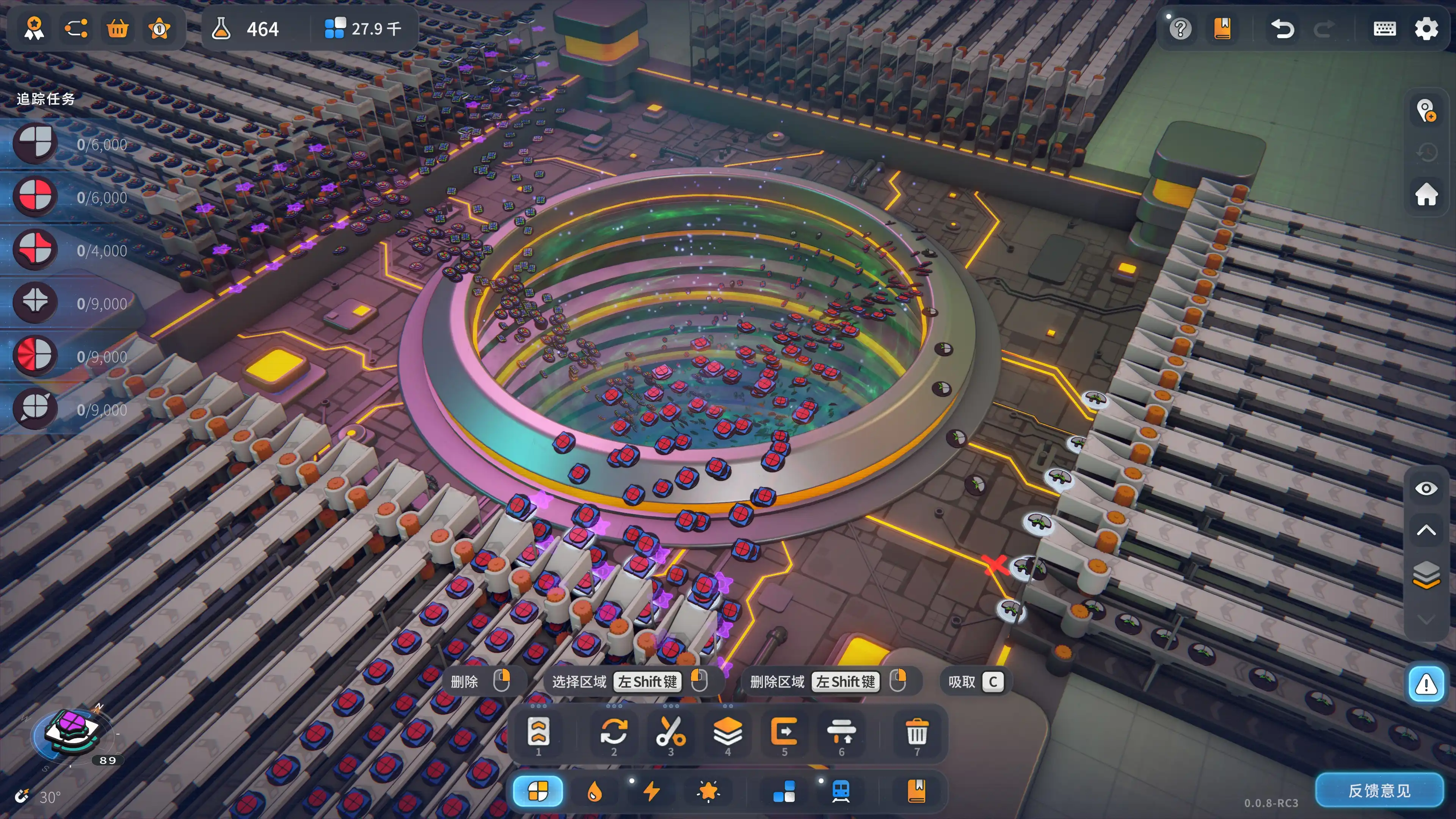Open the warning alert button
The height and width of the screenshot is (819, 1456).
[x=1426, y=684]
